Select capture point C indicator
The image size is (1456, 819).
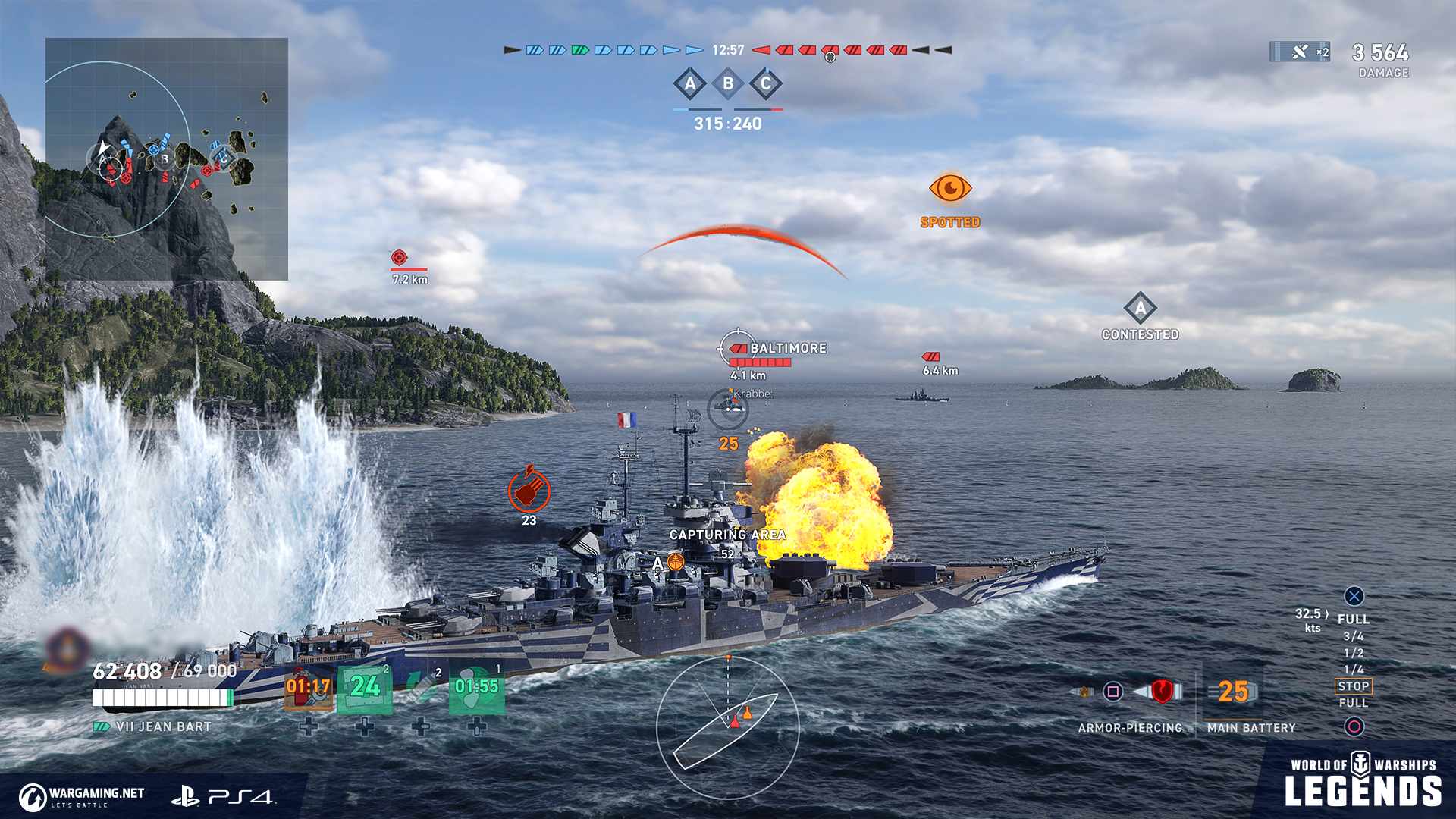point(766,84)
